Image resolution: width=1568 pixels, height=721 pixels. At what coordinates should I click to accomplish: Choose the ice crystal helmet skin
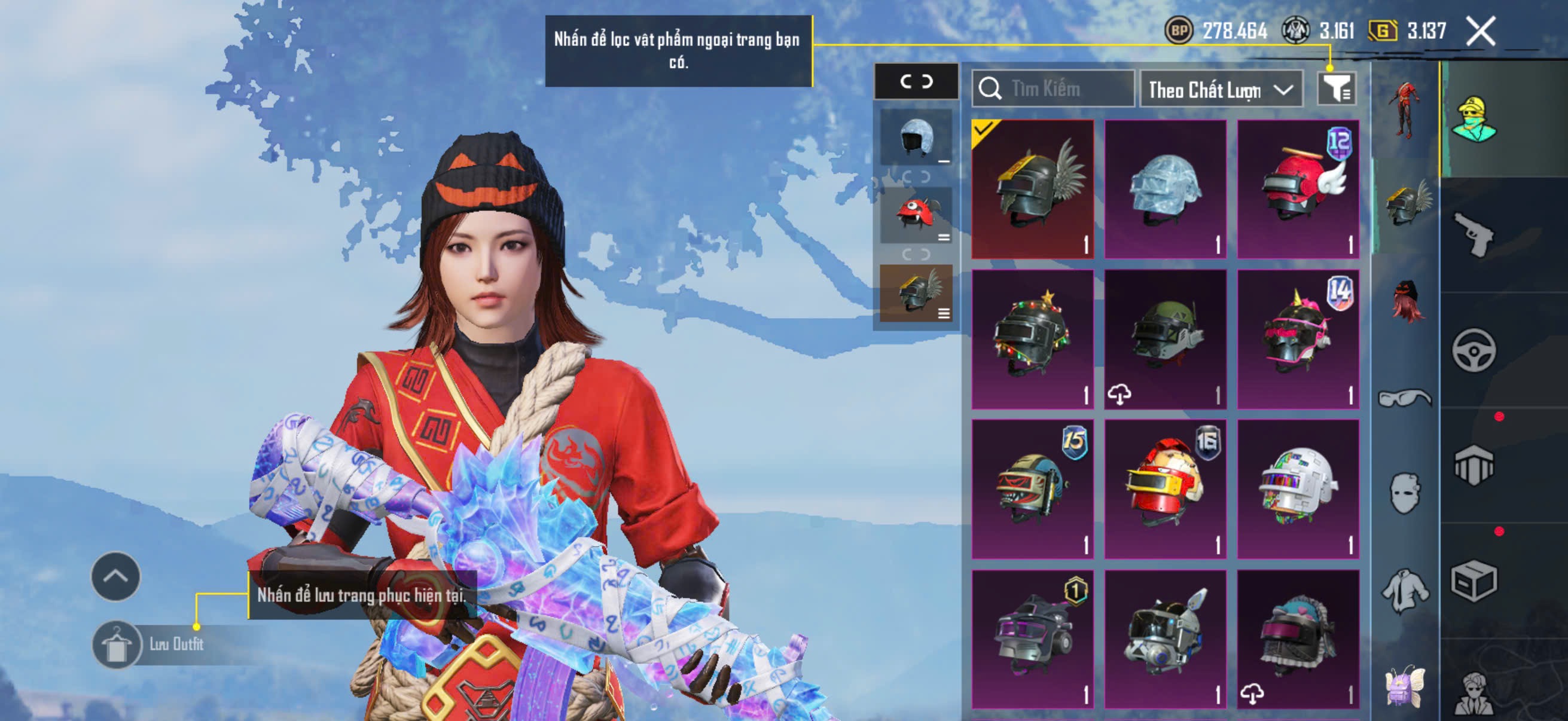[x=1165, y=190]
